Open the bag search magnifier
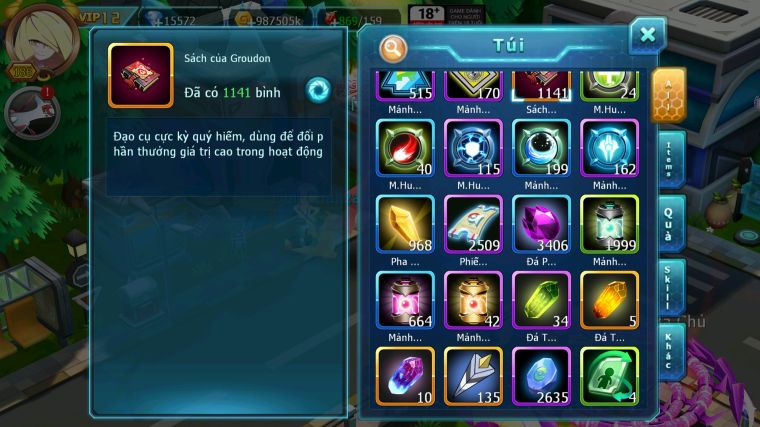This screenshot has width=760, height=427. (x=394, y=47)
